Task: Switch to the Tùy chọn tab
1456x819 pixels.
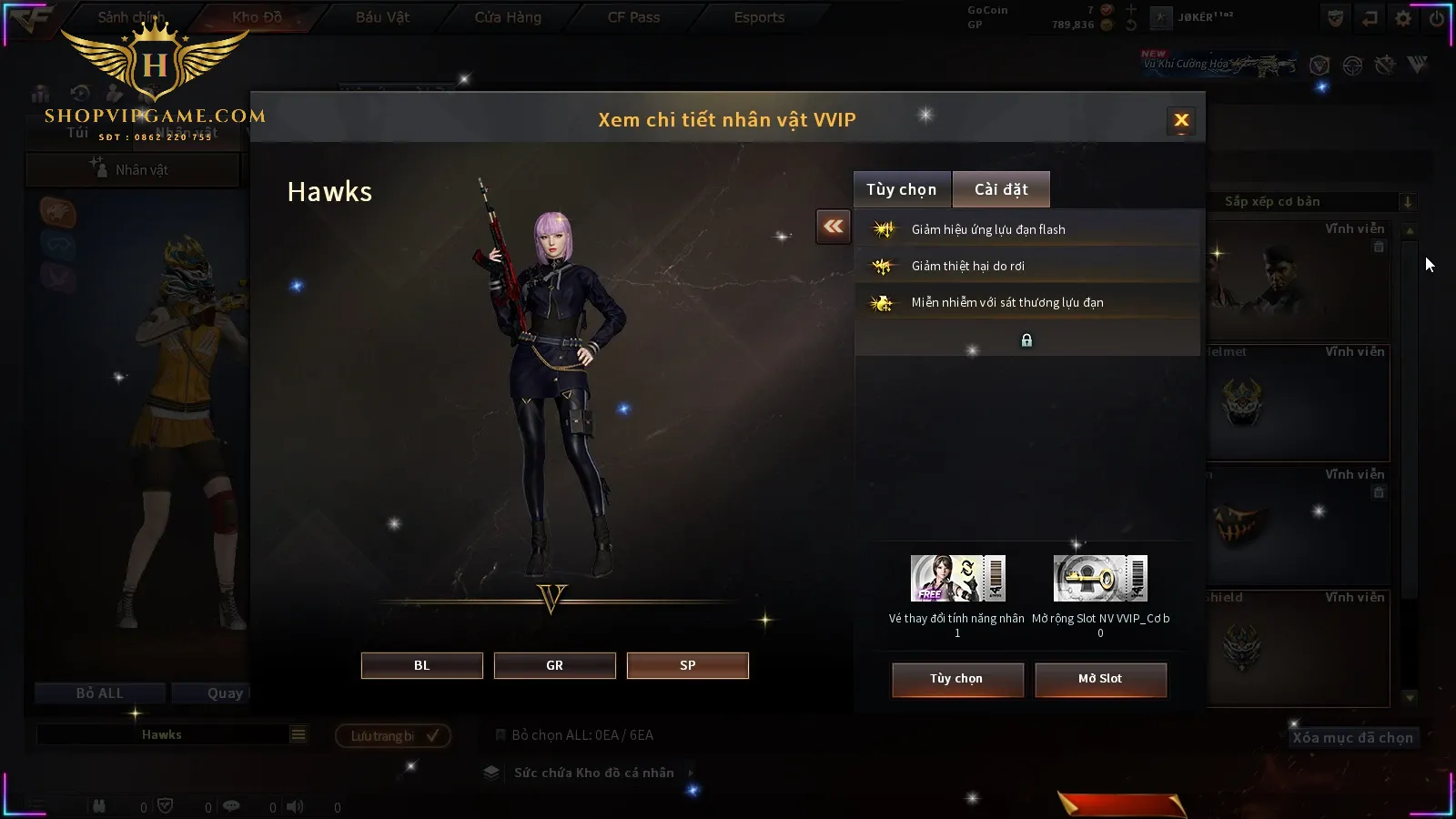Action: pyautogui.click(x=901, y=189)
